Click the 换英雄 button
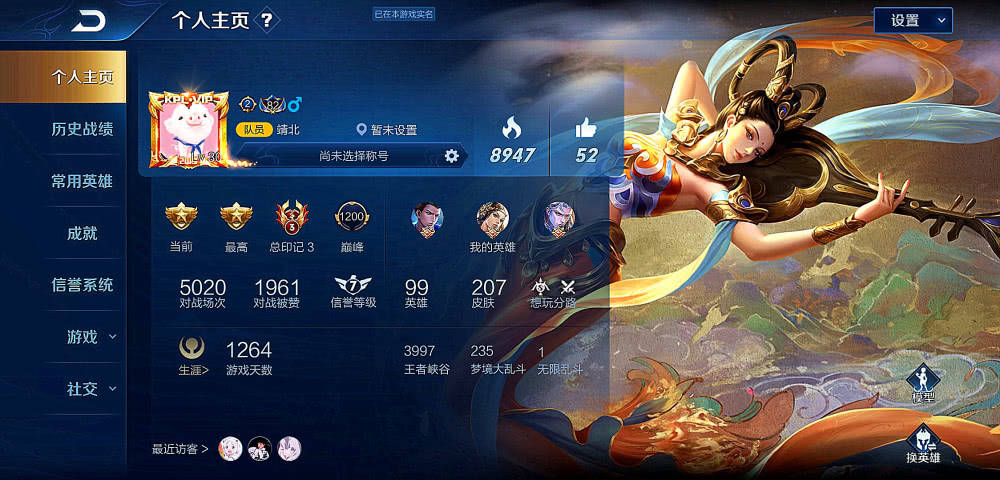Viewport: 1000px width, 480px height. tap(922, 445)
